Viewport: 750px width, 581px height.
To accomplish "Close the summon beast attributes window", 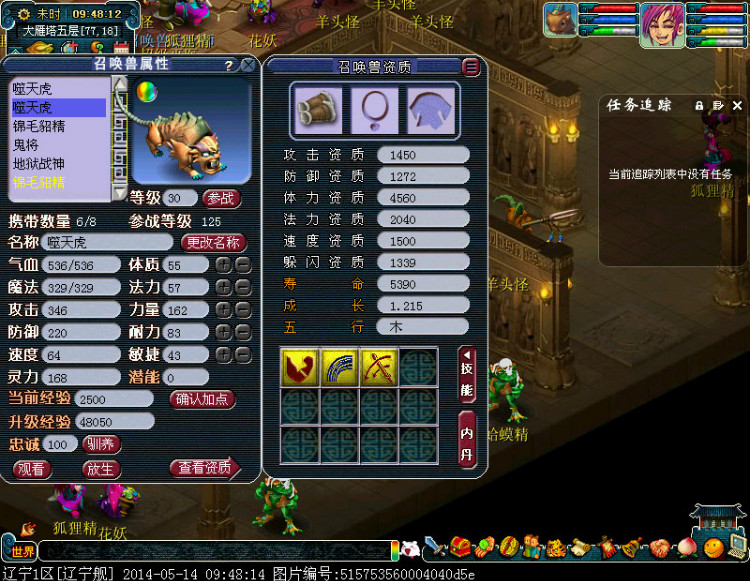I will (x=246, y=65).
